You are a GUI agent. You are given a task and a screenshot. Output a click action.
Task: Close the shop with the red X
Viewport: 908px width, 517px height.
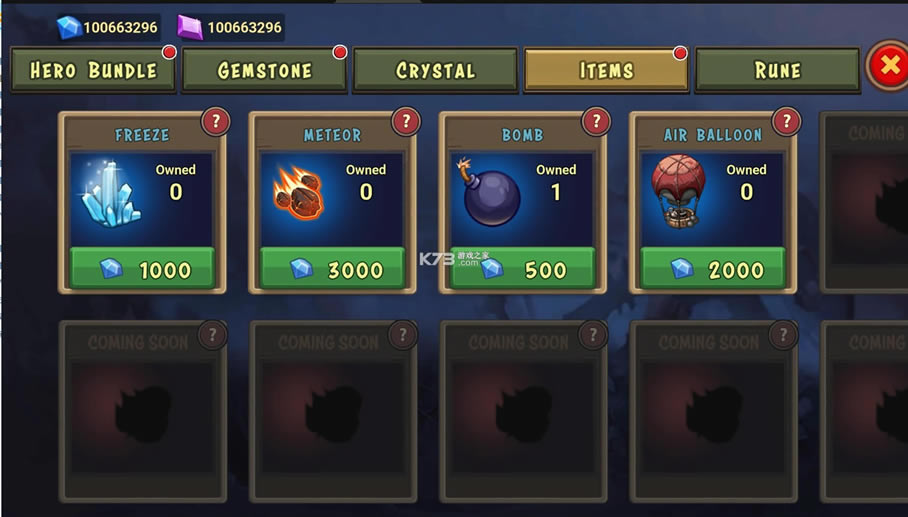pos(887,66)
